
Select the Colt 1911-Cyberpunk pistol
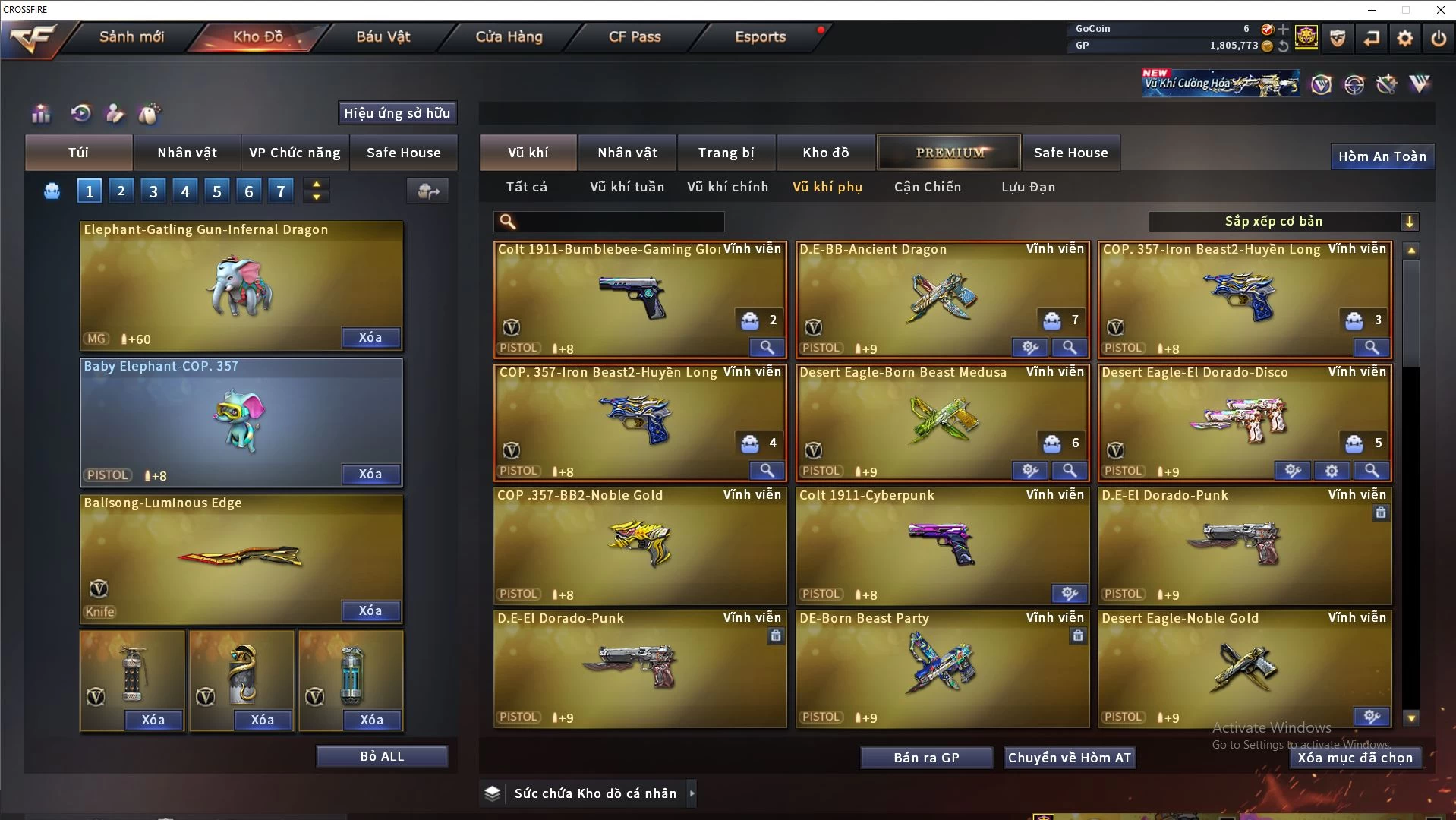[x=941, y=545]
